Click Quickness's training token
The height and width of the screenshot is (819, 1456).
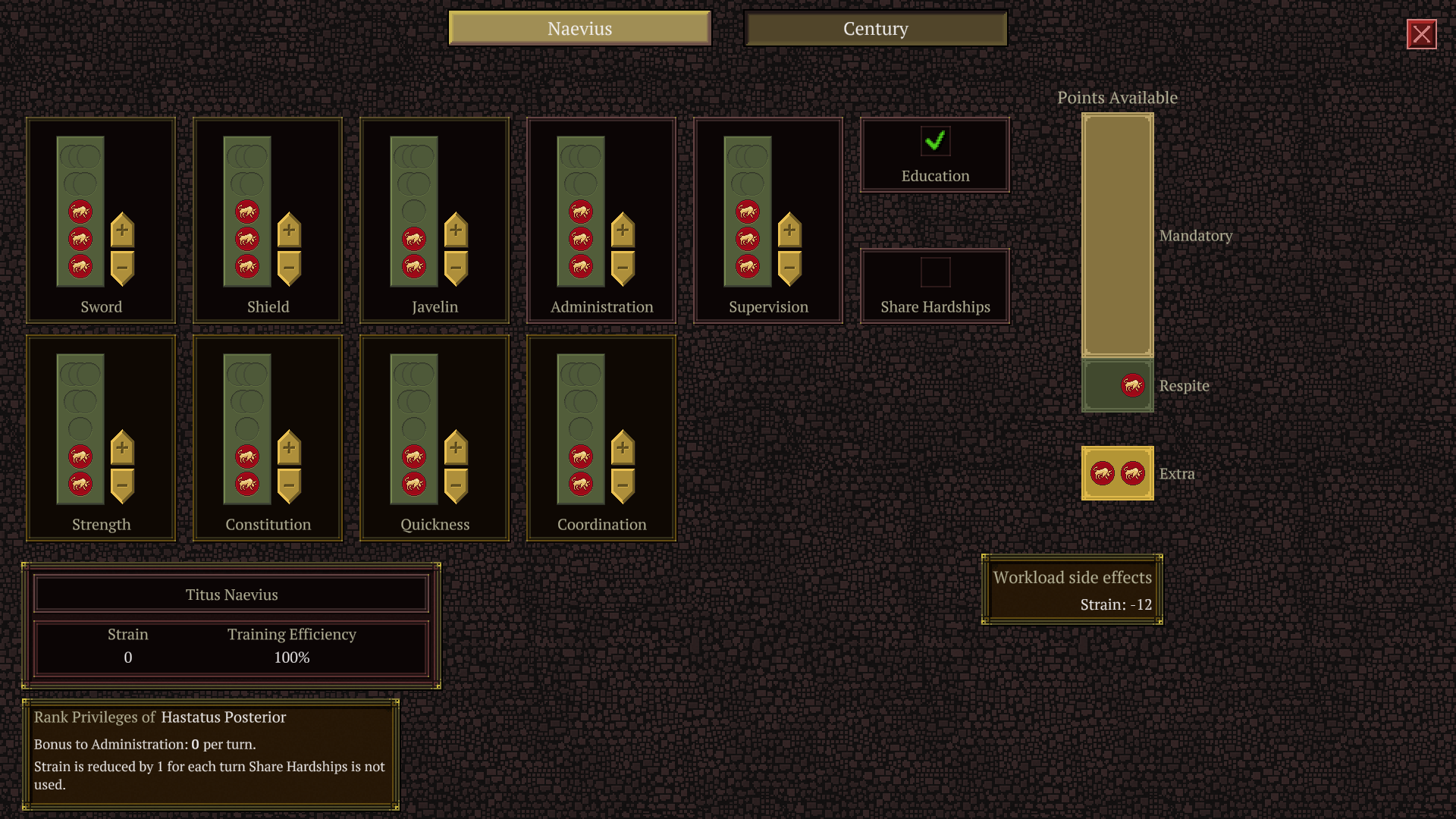413,457
